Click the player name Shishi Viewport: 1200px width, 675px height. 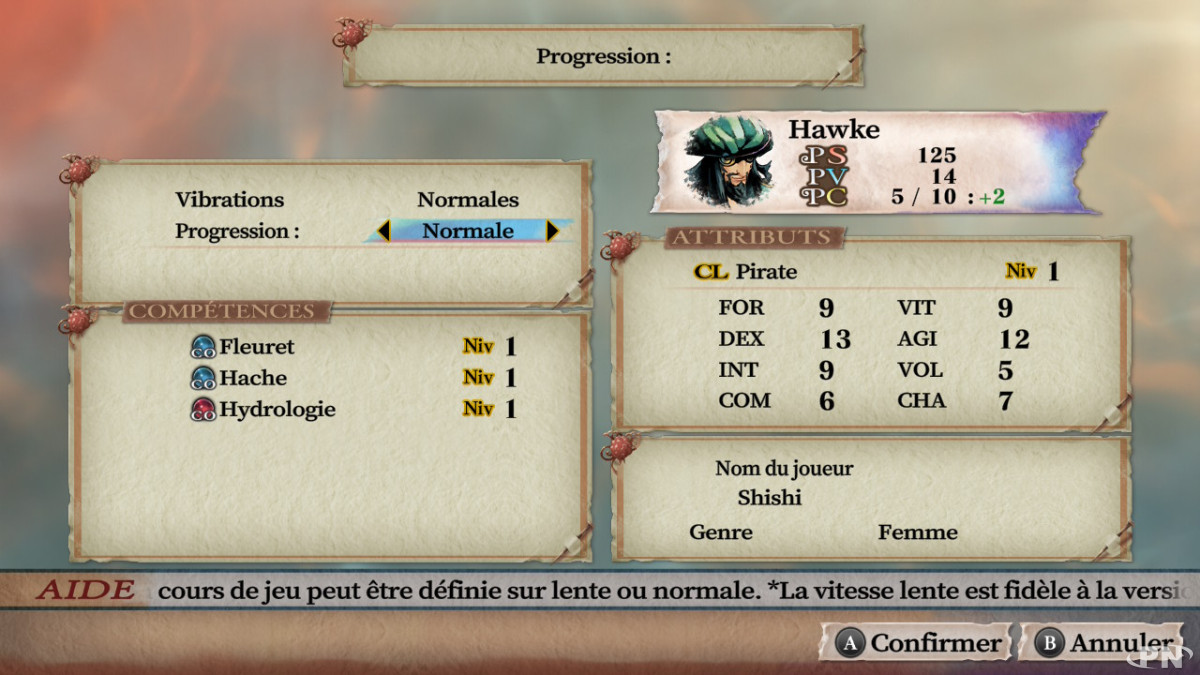(x=770, y=497)
